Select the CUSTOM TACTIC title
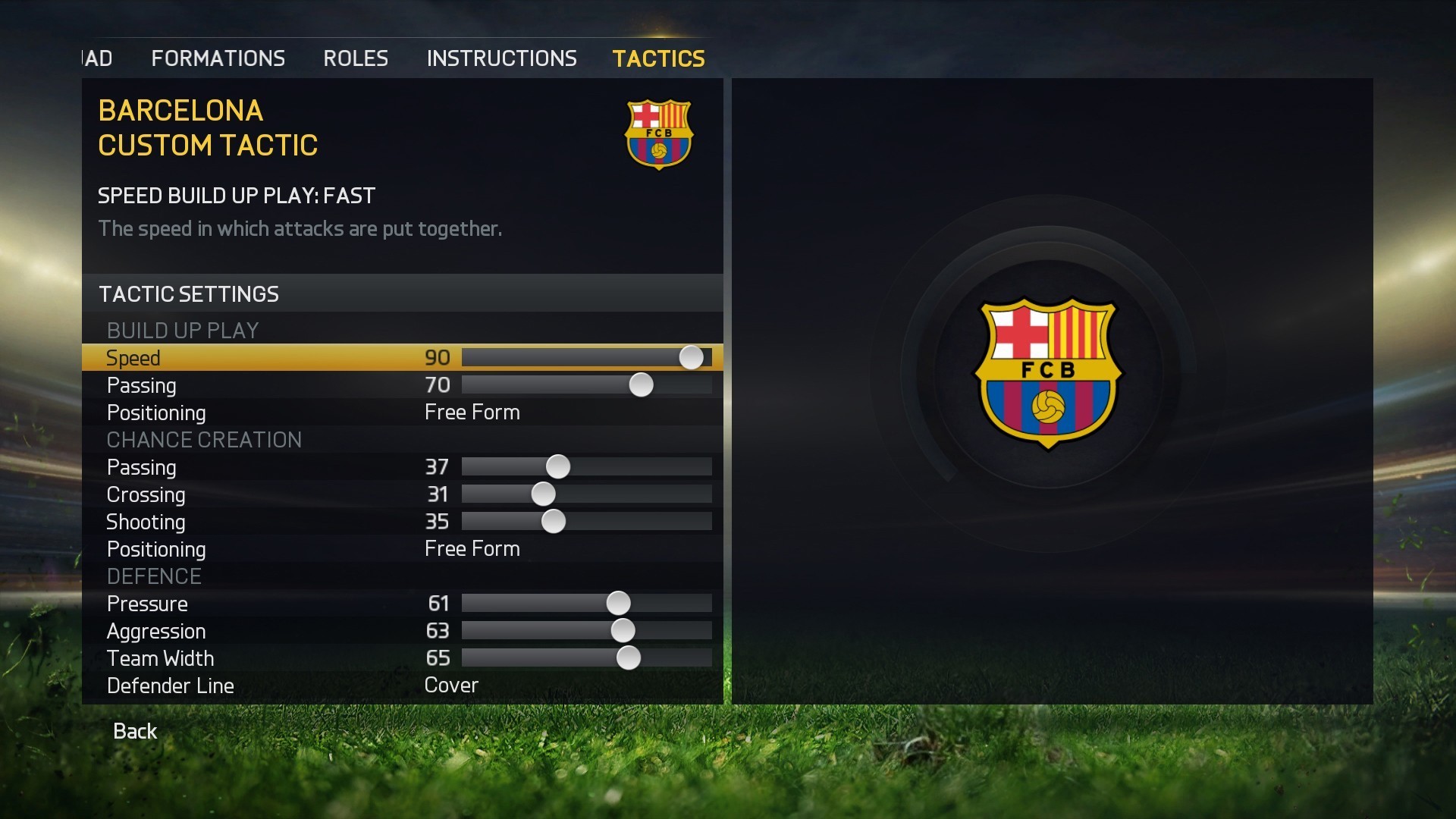The image size is (1456, 819). tap(208, 146)
